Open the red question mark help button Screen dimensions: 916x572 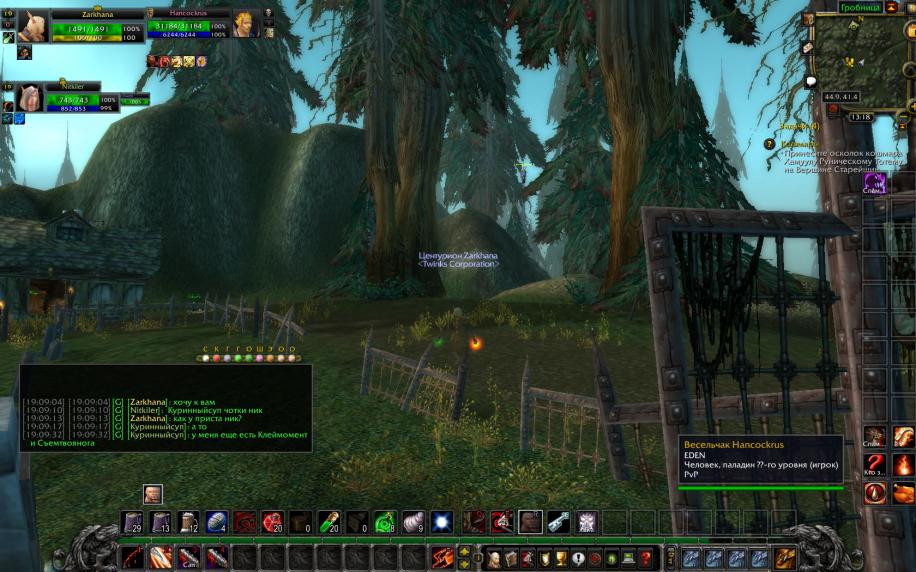click(646, 557)
